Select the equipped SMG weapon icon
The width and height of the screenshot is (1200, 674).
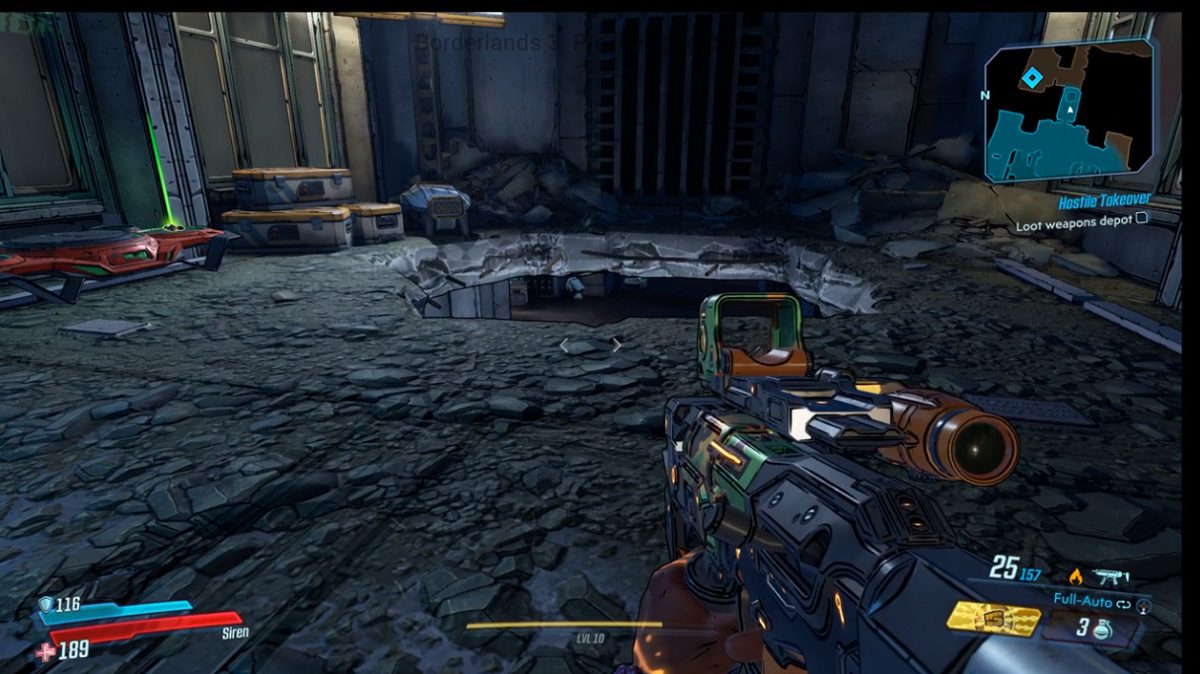tap(1111, 576)
